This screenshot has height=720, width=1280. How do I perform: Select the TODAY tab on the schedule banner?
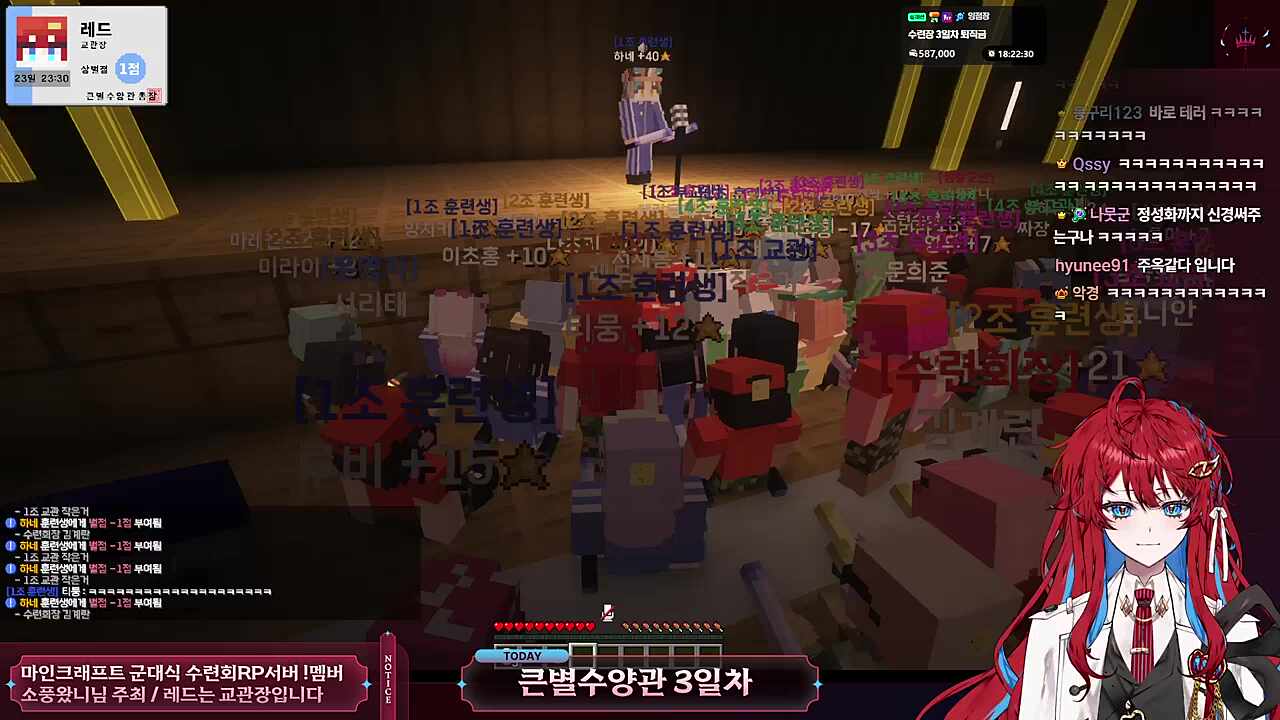[521, 655]
